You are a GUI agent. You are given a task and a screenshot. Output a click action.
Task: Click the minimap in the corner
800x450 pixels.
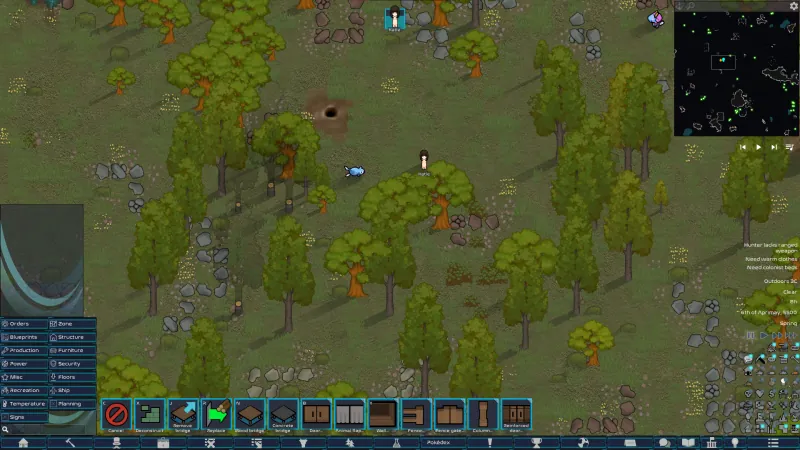click(735, 68)
